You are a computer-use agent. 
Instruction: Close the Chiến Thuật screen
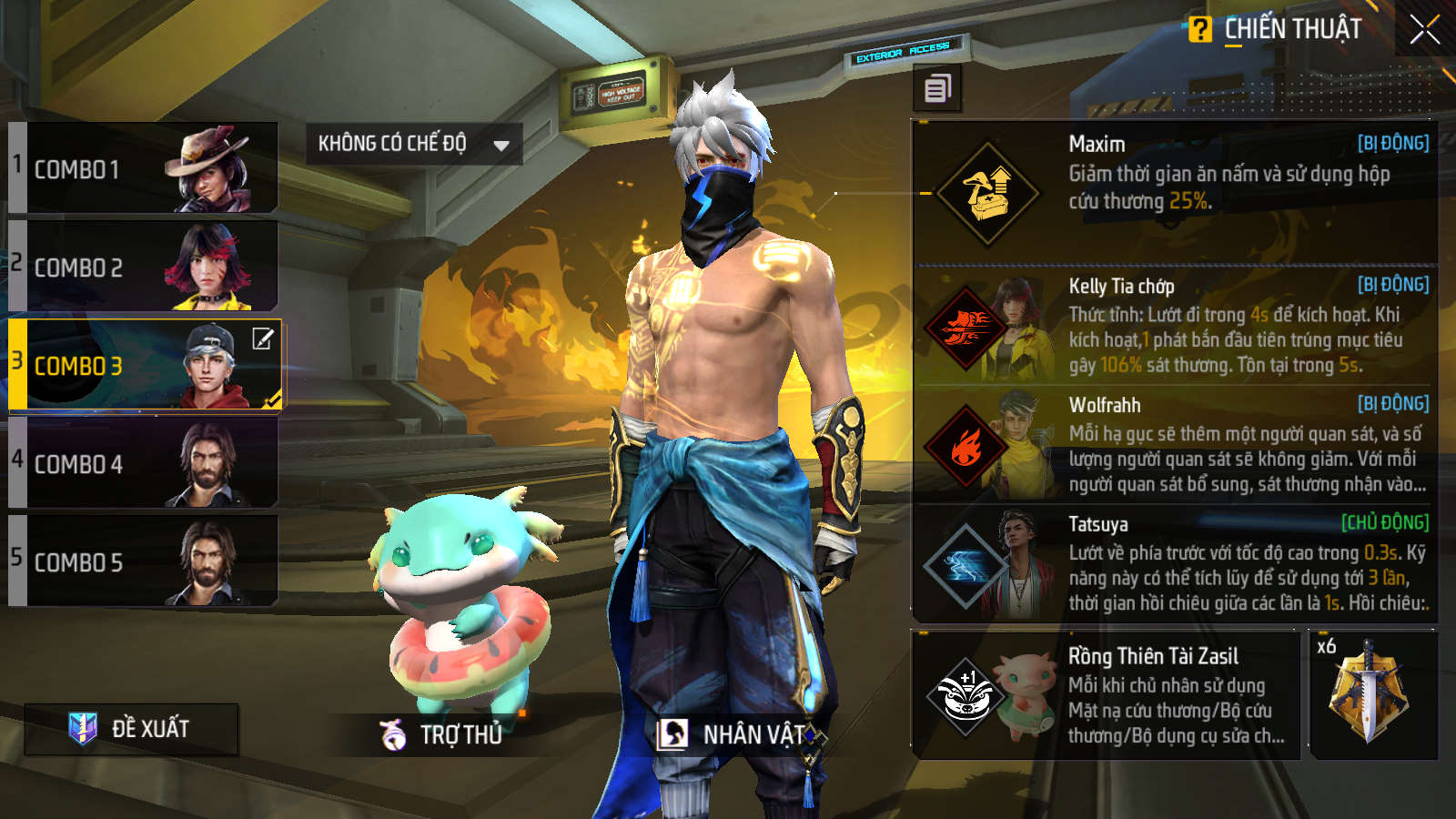pos(1424,29)
